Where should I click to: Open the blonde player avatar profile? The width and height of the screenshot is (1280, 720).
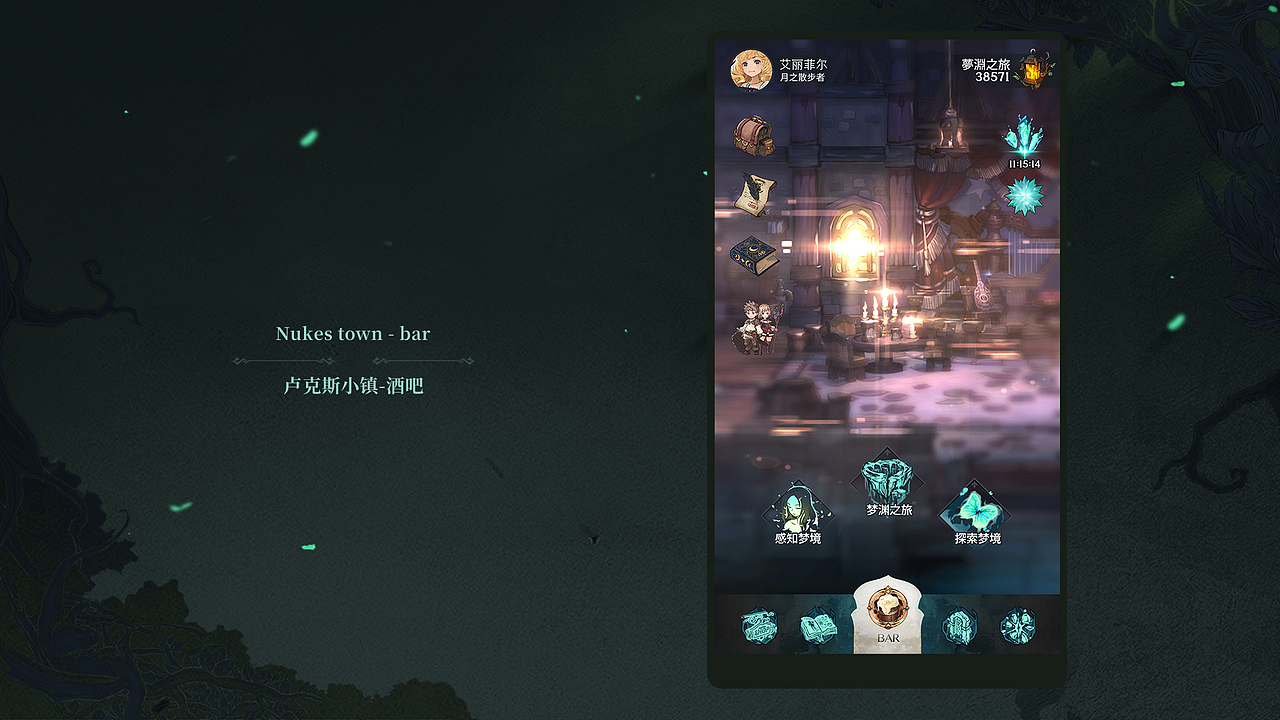[751, 70]
